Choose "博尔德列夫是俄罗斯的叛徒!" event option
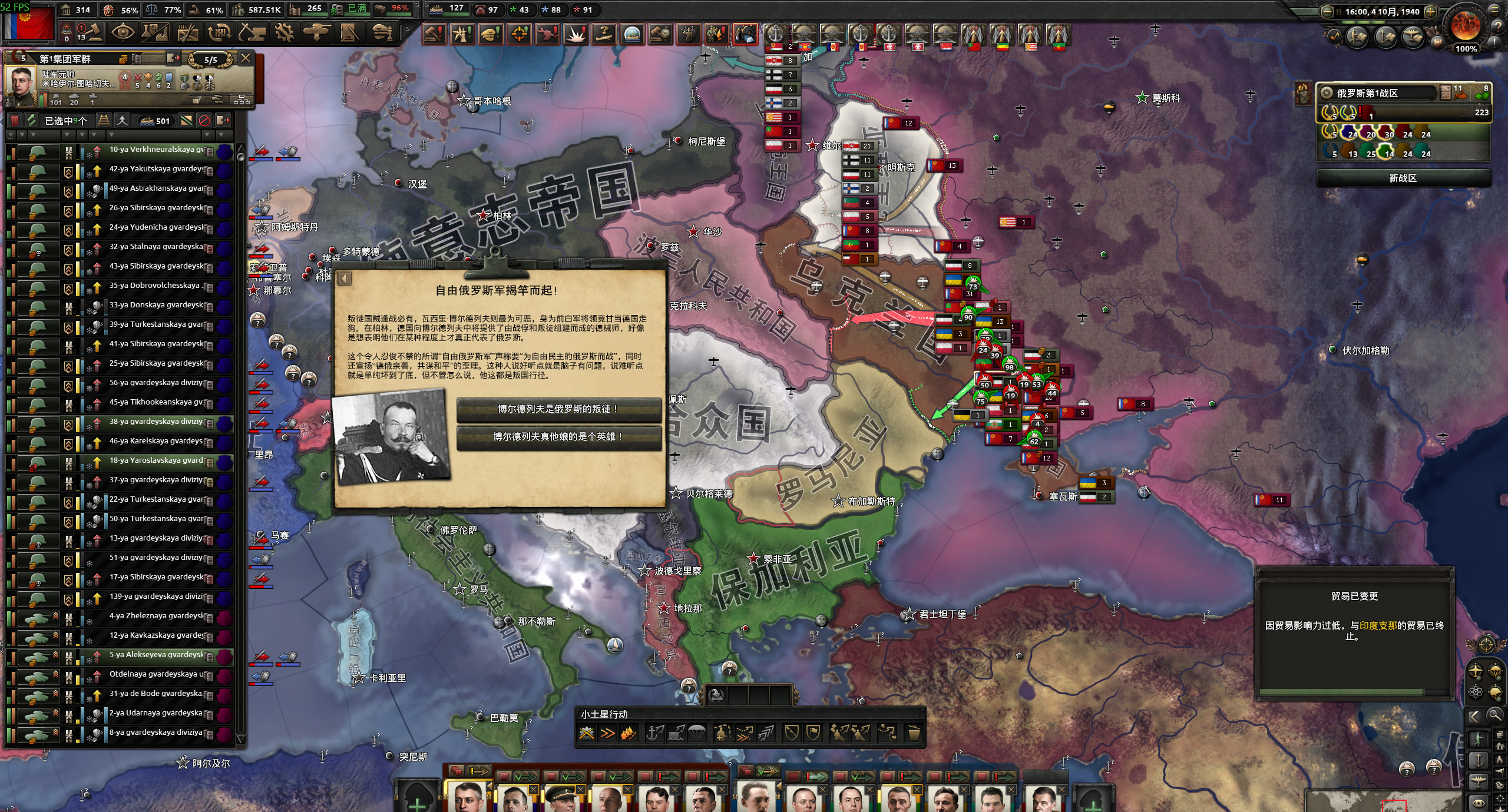1508x812 pixels. click(558, 409)
